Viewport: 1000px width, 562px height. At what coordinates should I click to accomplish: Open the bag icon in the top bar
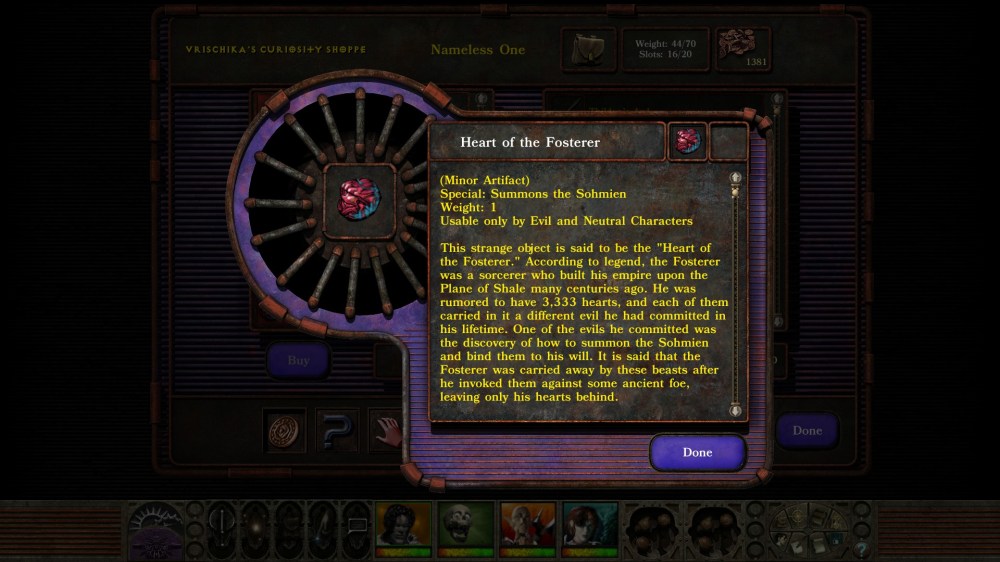point(587,49)
